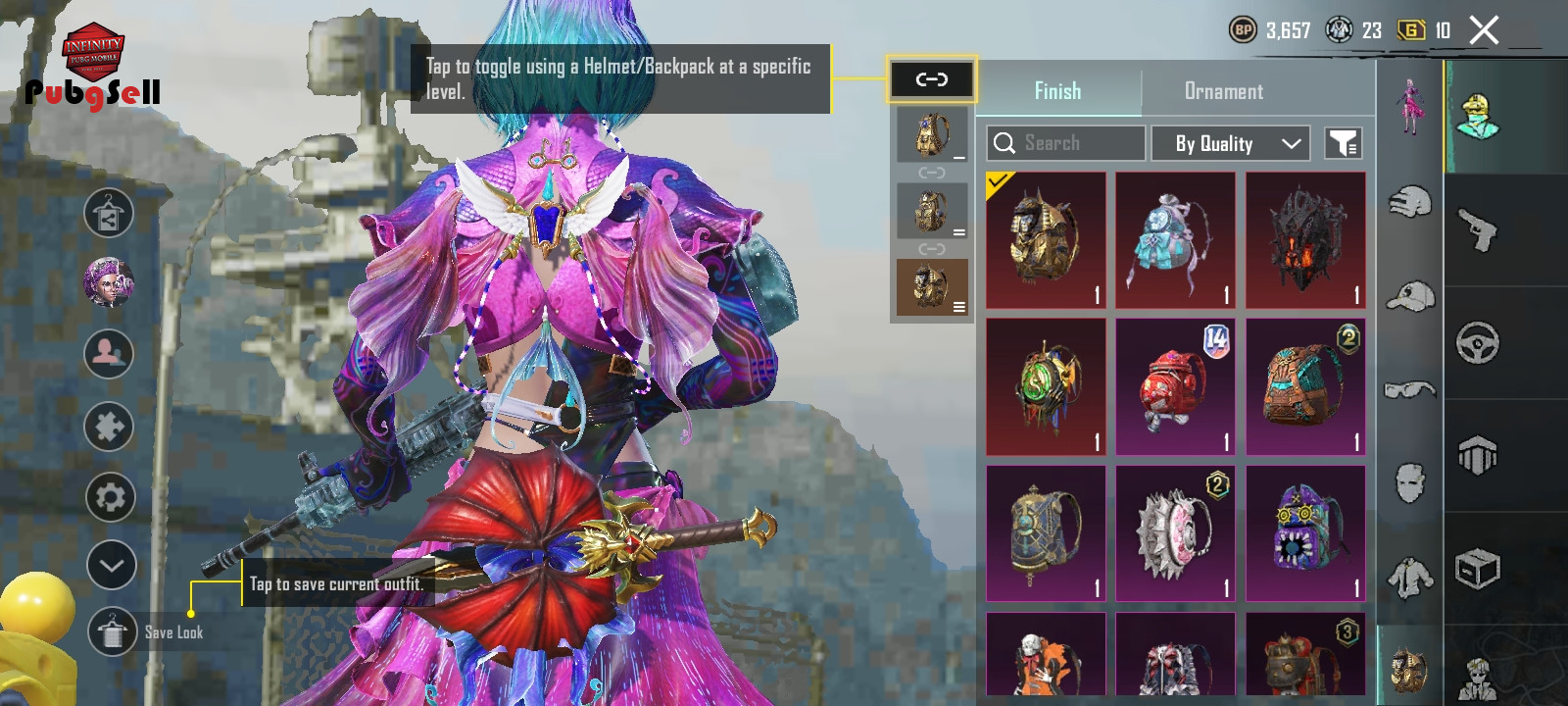The image size is (1568, 706).
Task: Open the gear settings icon
Action: pos(110,497)
